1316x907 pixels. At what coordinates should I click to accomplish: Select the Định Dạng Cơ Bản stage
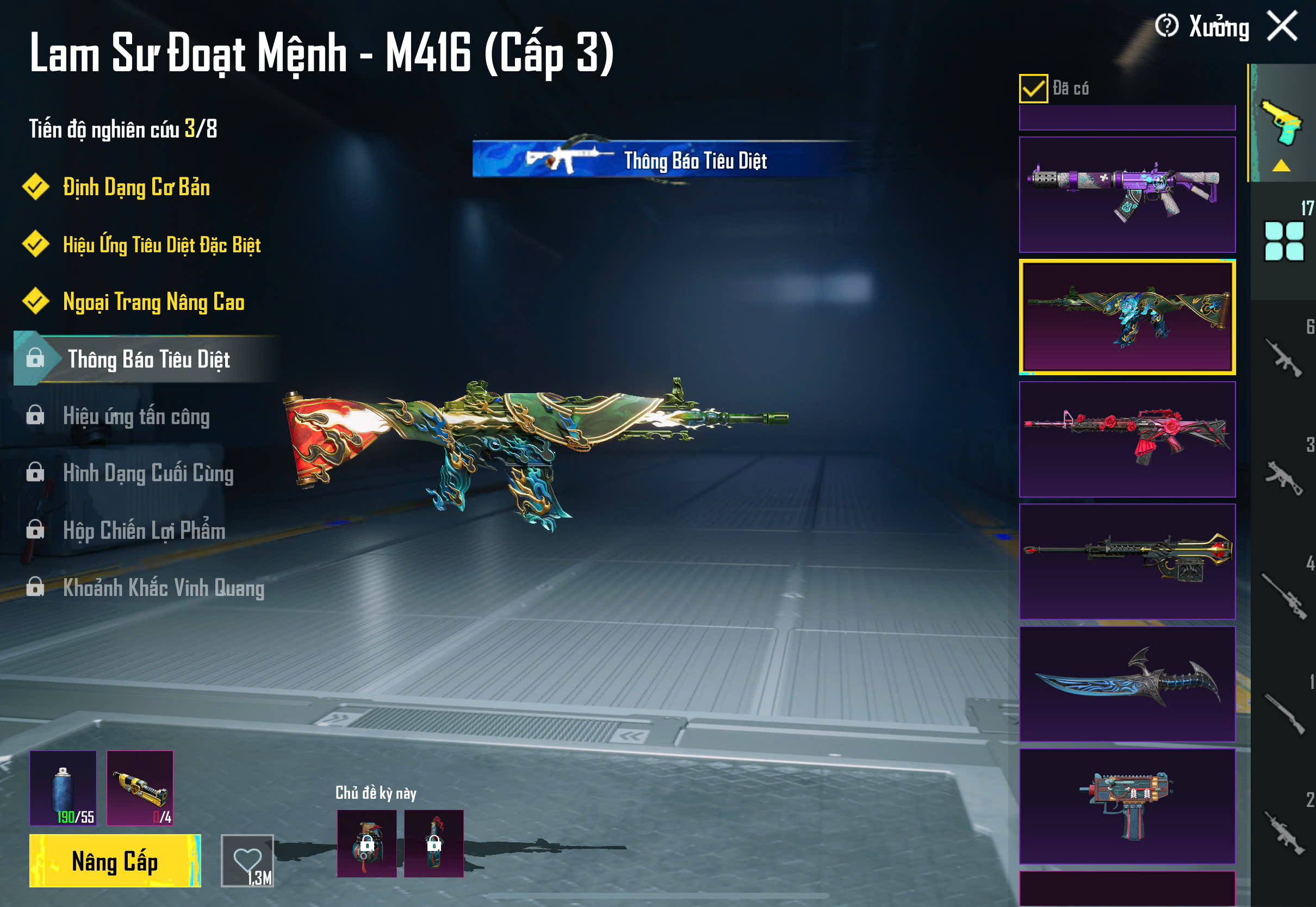pos(136,188)
